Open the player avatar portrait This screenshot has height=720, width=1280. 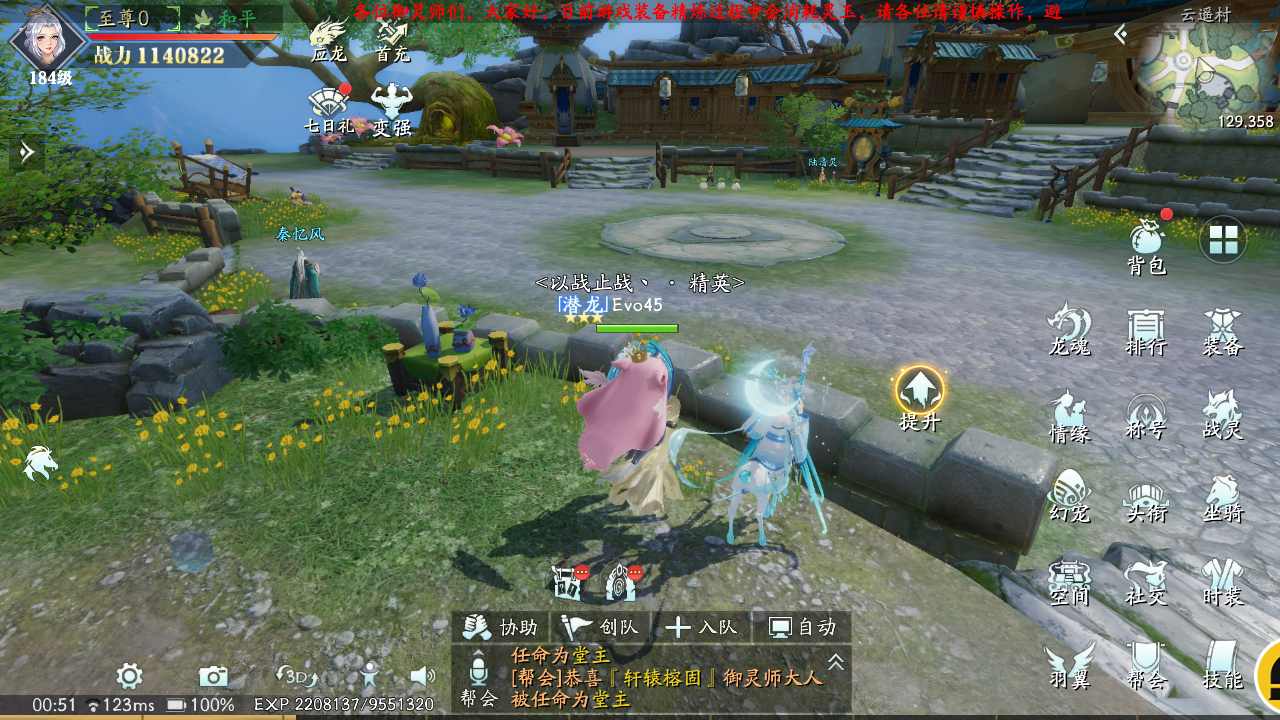(x=48, y=42)
